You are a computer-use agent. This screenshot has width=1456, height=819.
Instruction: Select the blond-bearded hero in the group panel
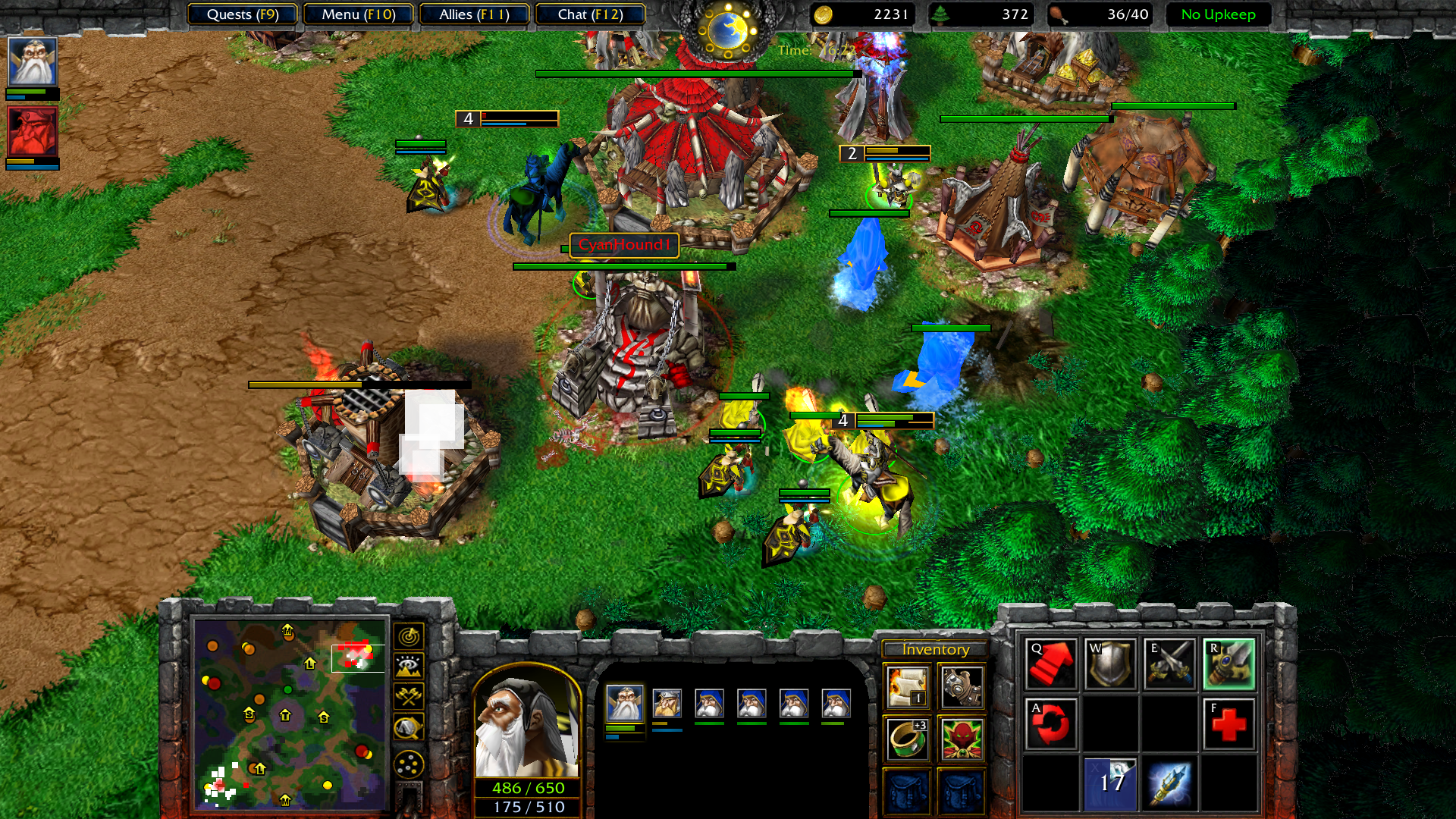click(x=667, y=704)
